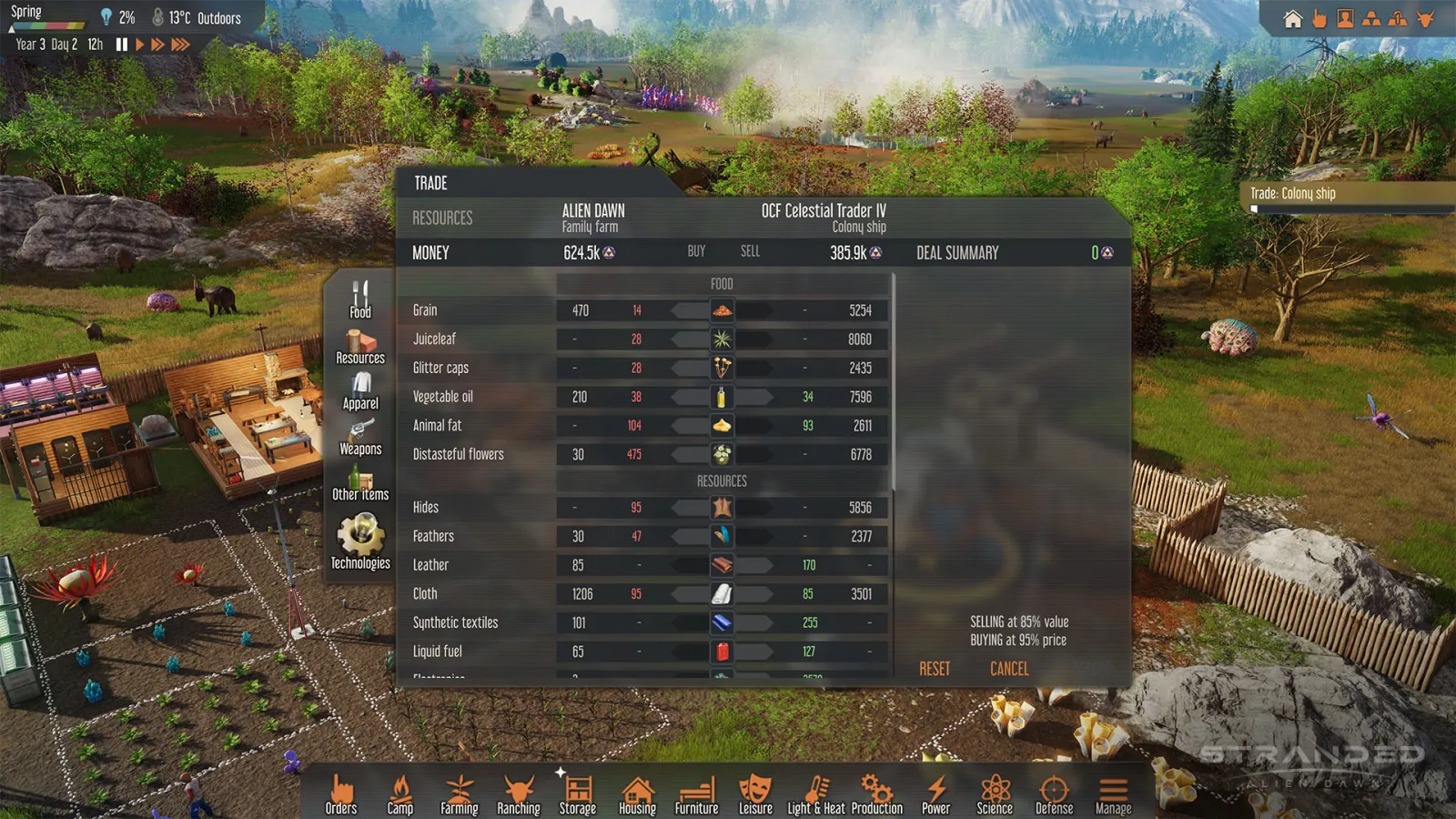The image size is (1456, 819).
Task: Select the Weapons trade category
Action: pos(360,438)
